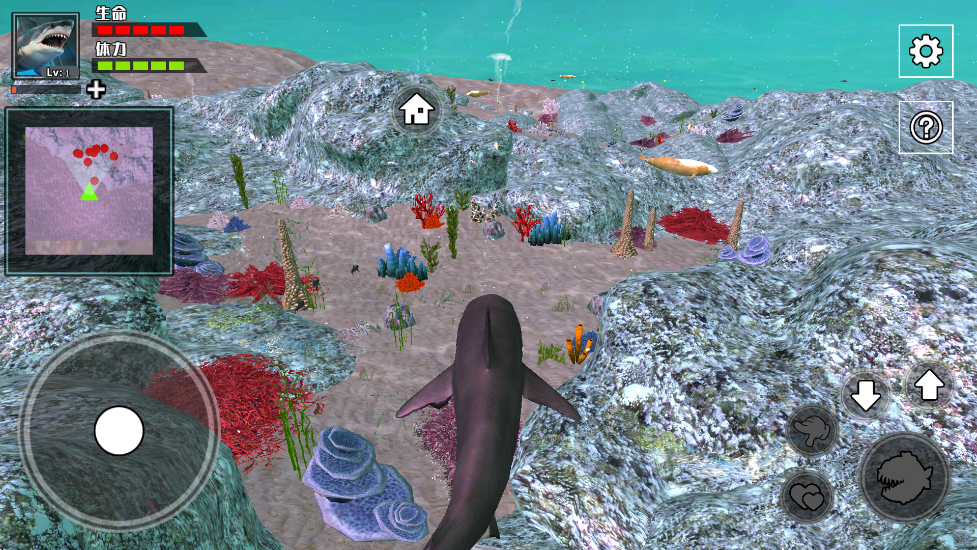
Task: Activate the bite attack fish button
Action: [x=903, y=477]
